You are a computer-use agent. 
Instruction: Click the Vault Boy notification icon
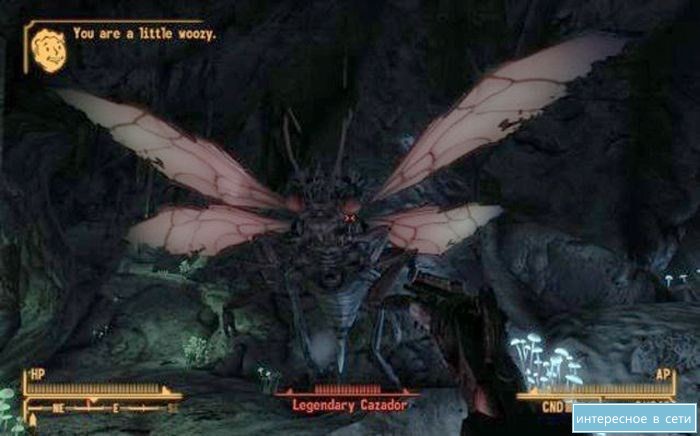pyautogui.click(x=47, y=49)
